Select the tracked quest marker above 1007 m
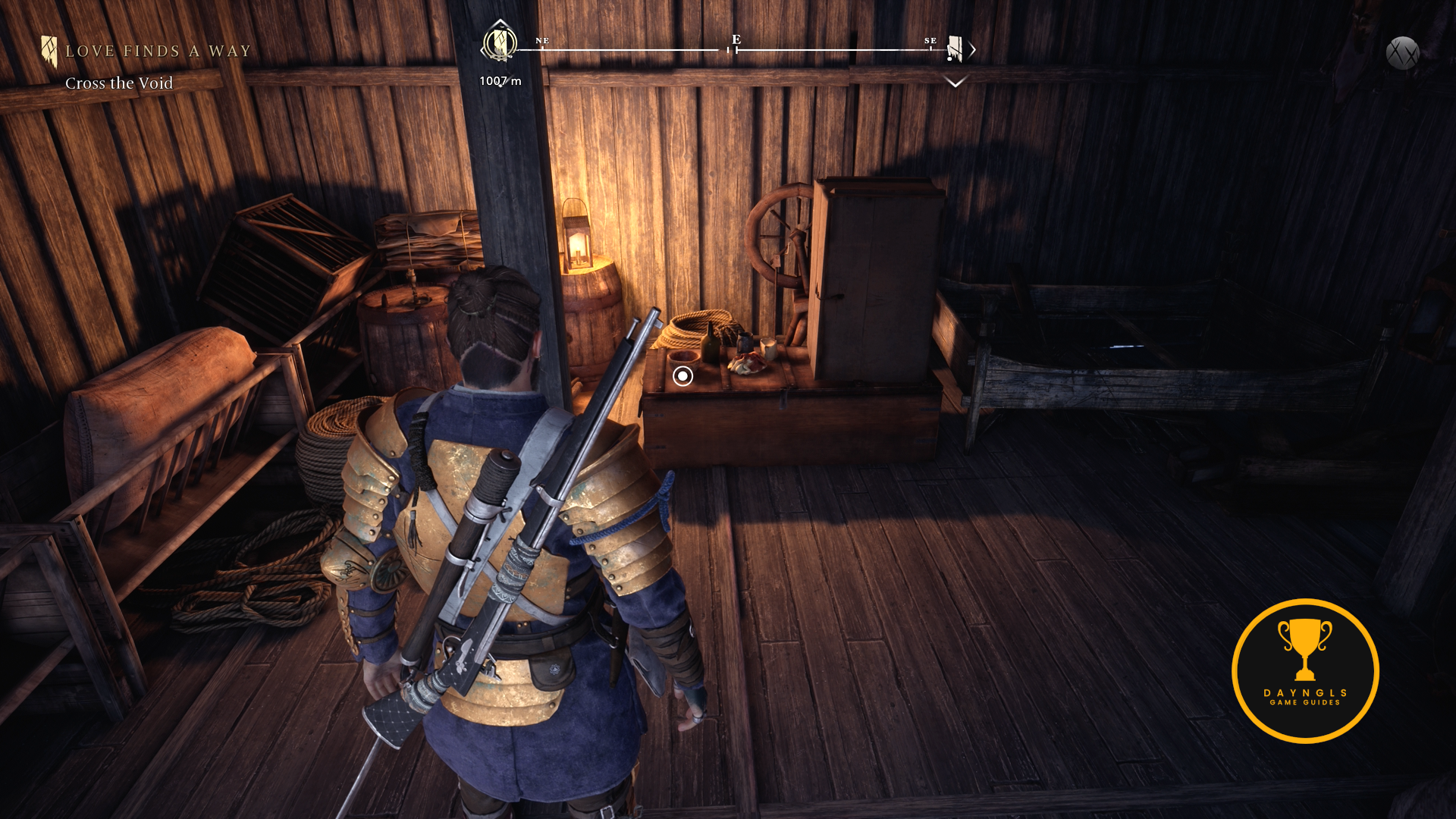 pos(499,42)
